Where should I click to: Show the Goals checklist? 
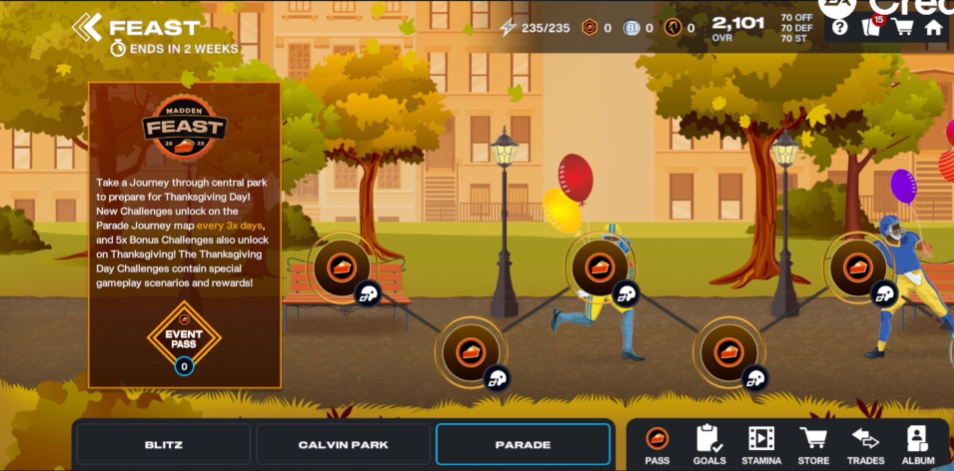pos(709,445)
